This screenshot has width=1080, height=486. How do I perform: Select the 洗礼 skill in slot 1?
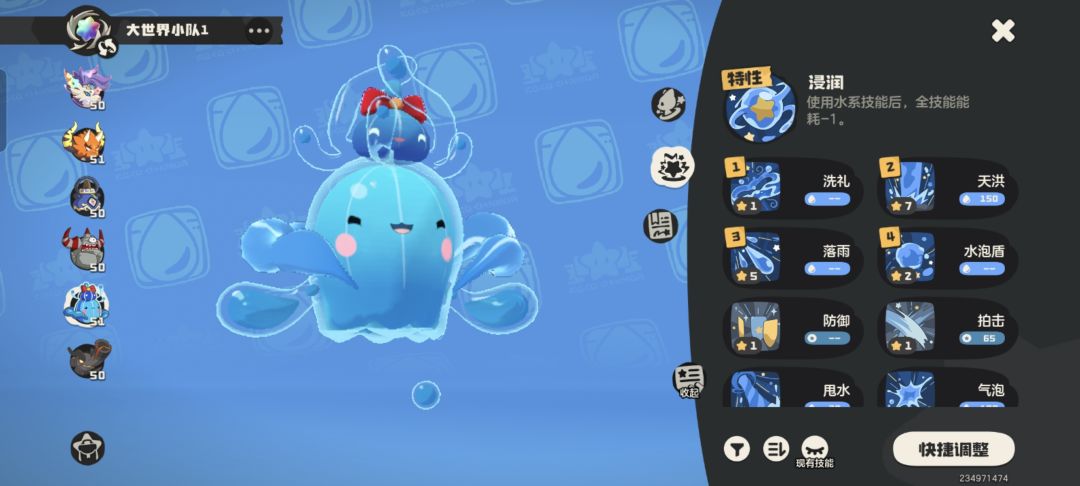coord(791,187)
